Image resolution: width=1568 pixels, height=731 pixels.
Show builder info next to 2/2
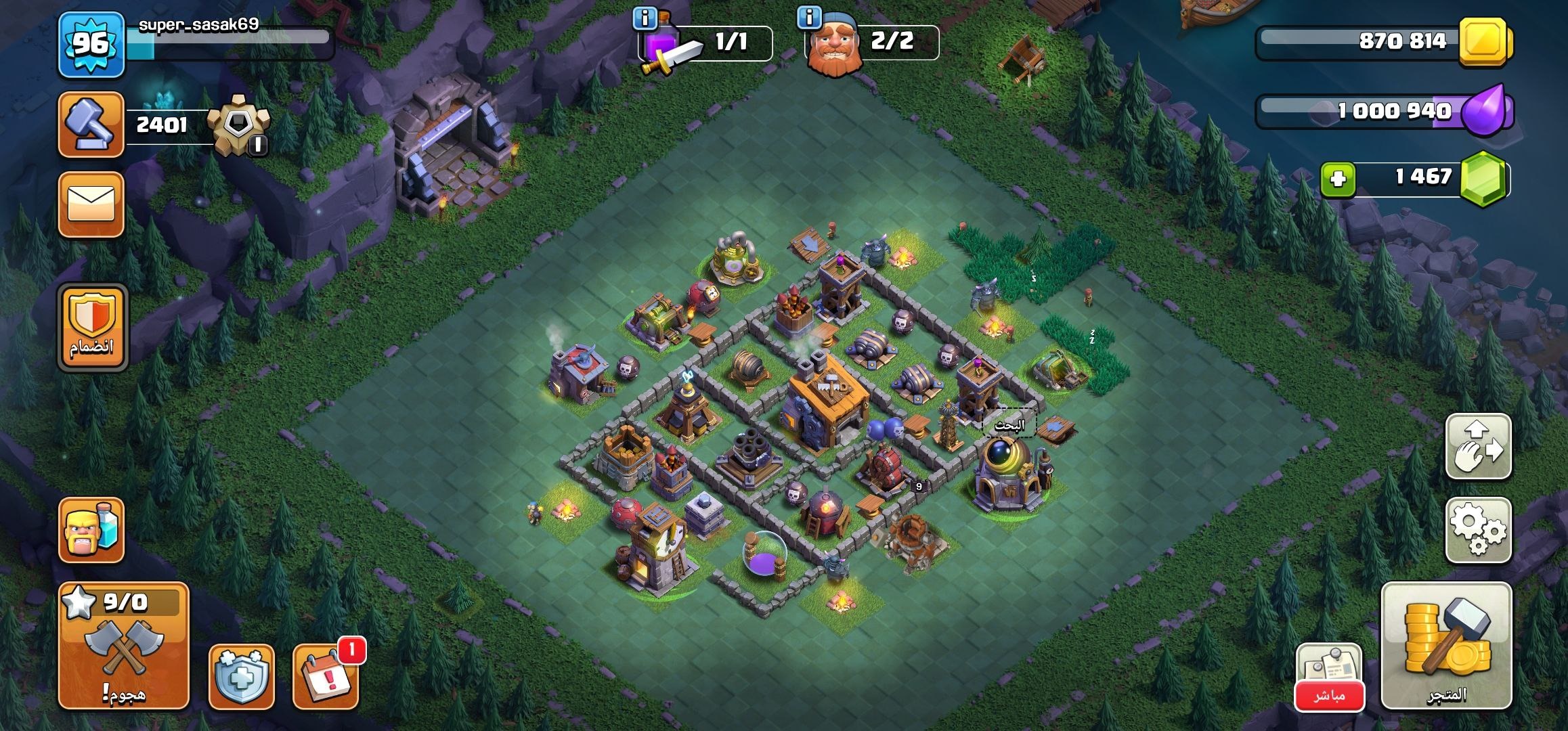809,18
